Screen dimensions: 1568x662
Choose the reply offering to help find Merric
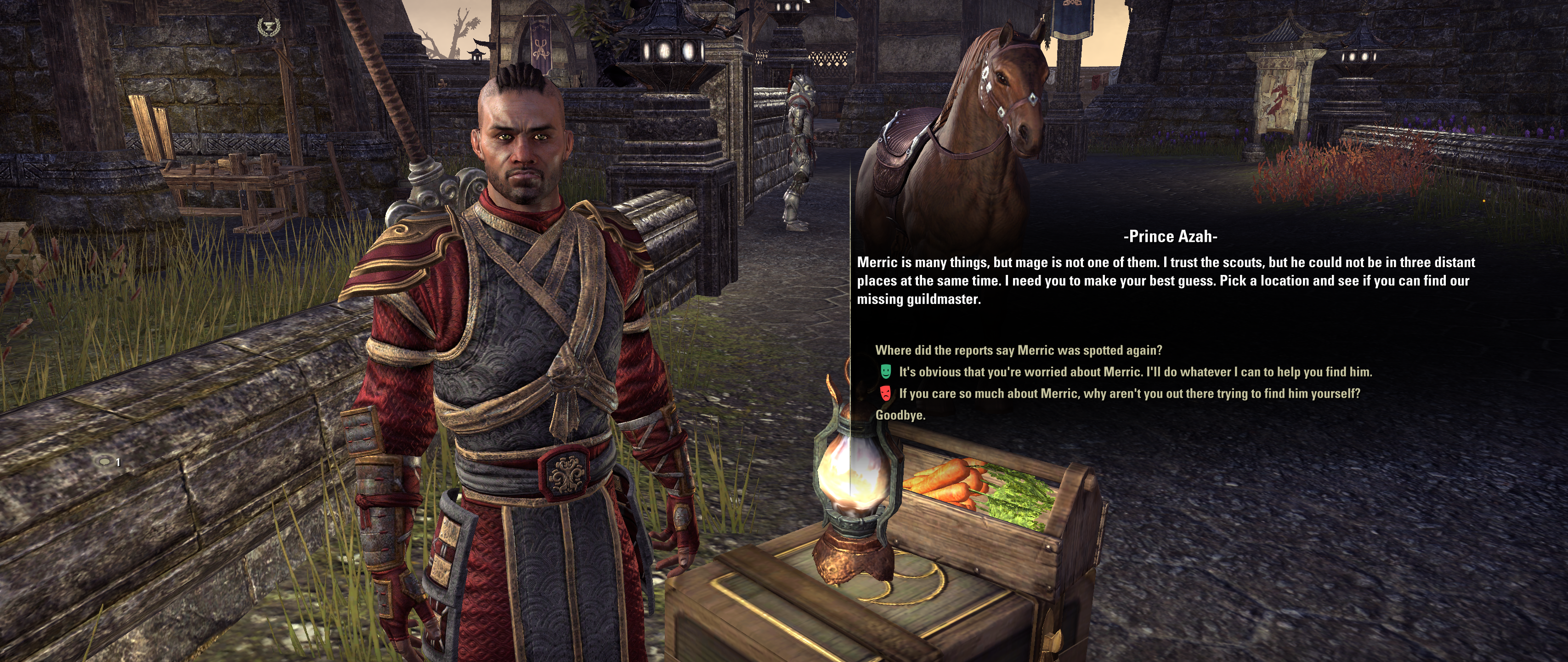1135,372
